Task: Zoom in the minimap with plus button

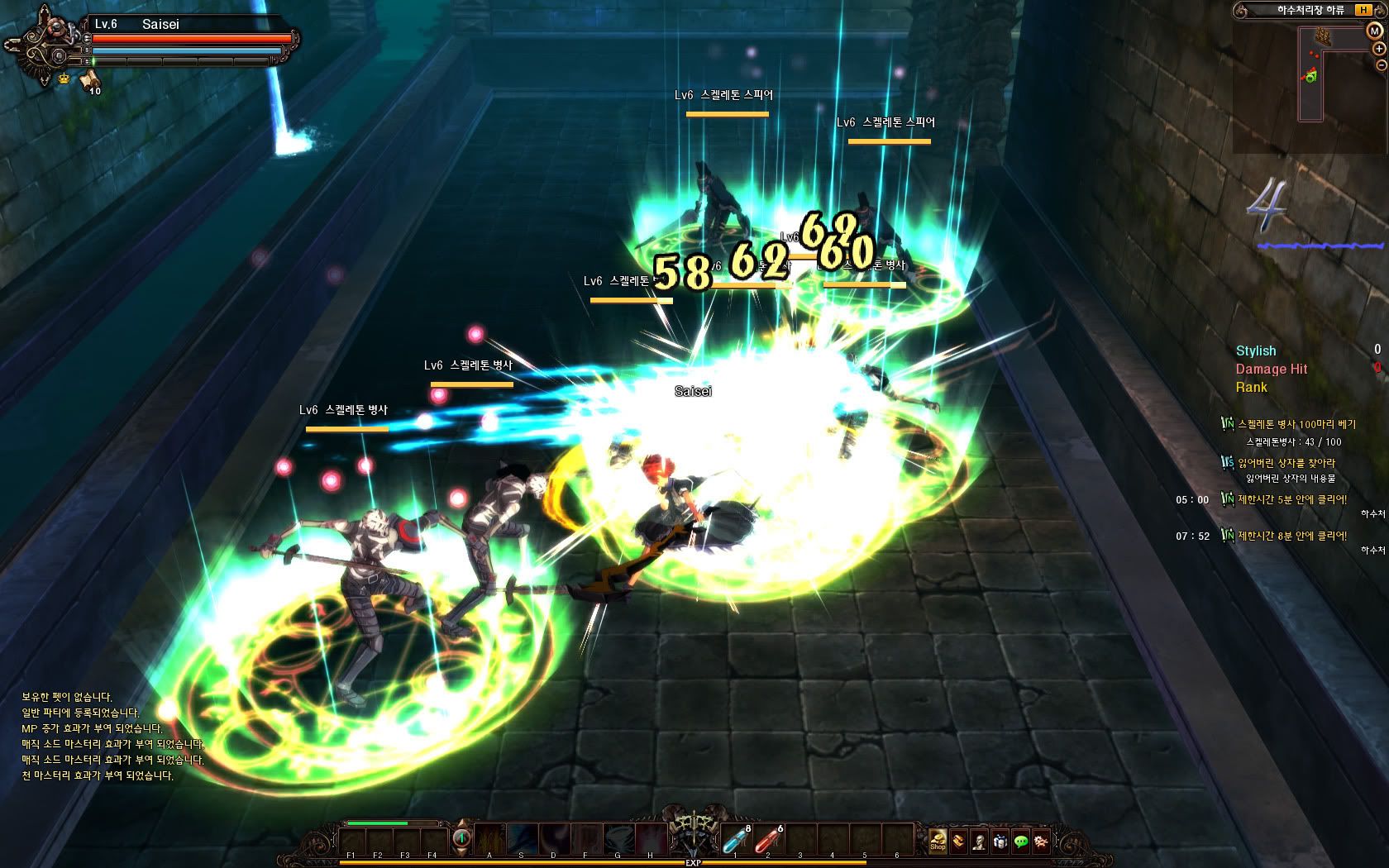Action: click(1380, 49)
